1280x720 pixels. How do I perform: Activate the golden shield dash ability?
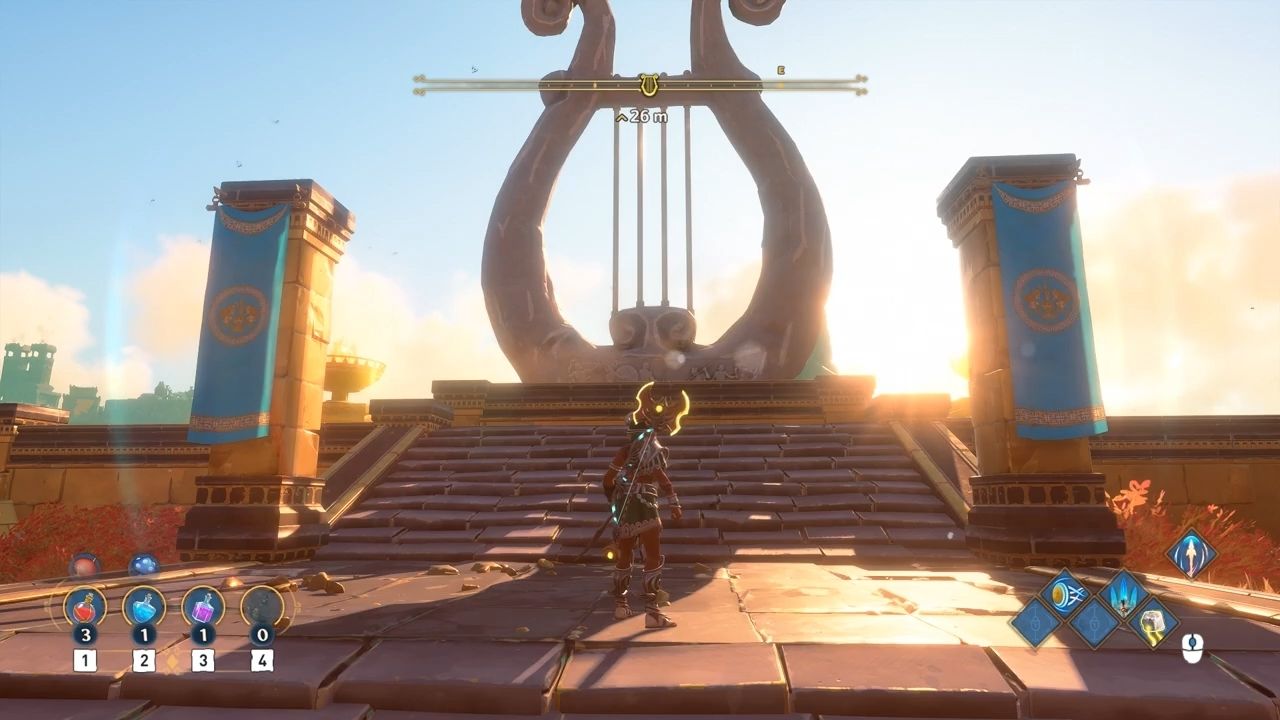(1064, 592)
